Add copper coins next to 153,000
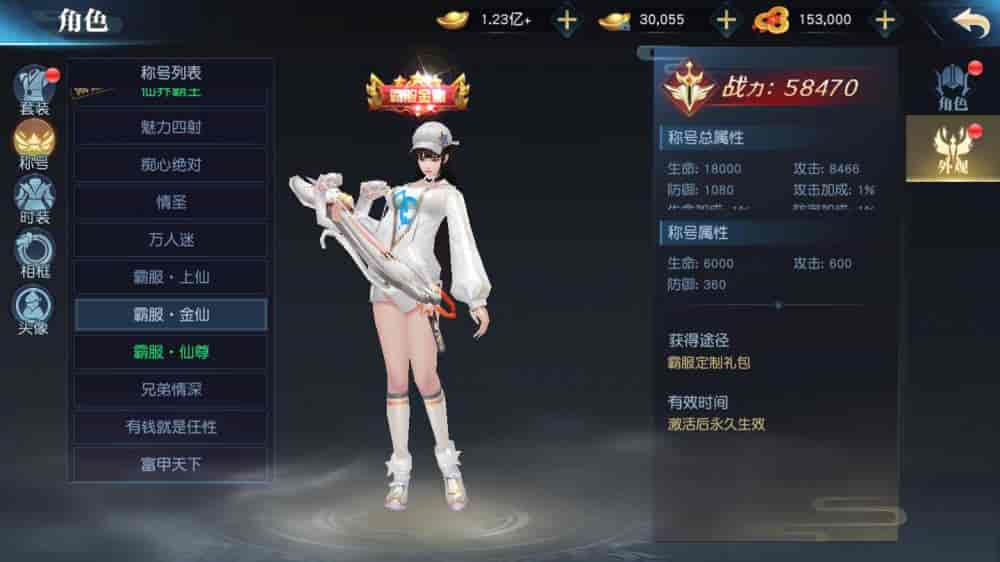Screen dimensions: 1000x562 (x=884, y=19)
